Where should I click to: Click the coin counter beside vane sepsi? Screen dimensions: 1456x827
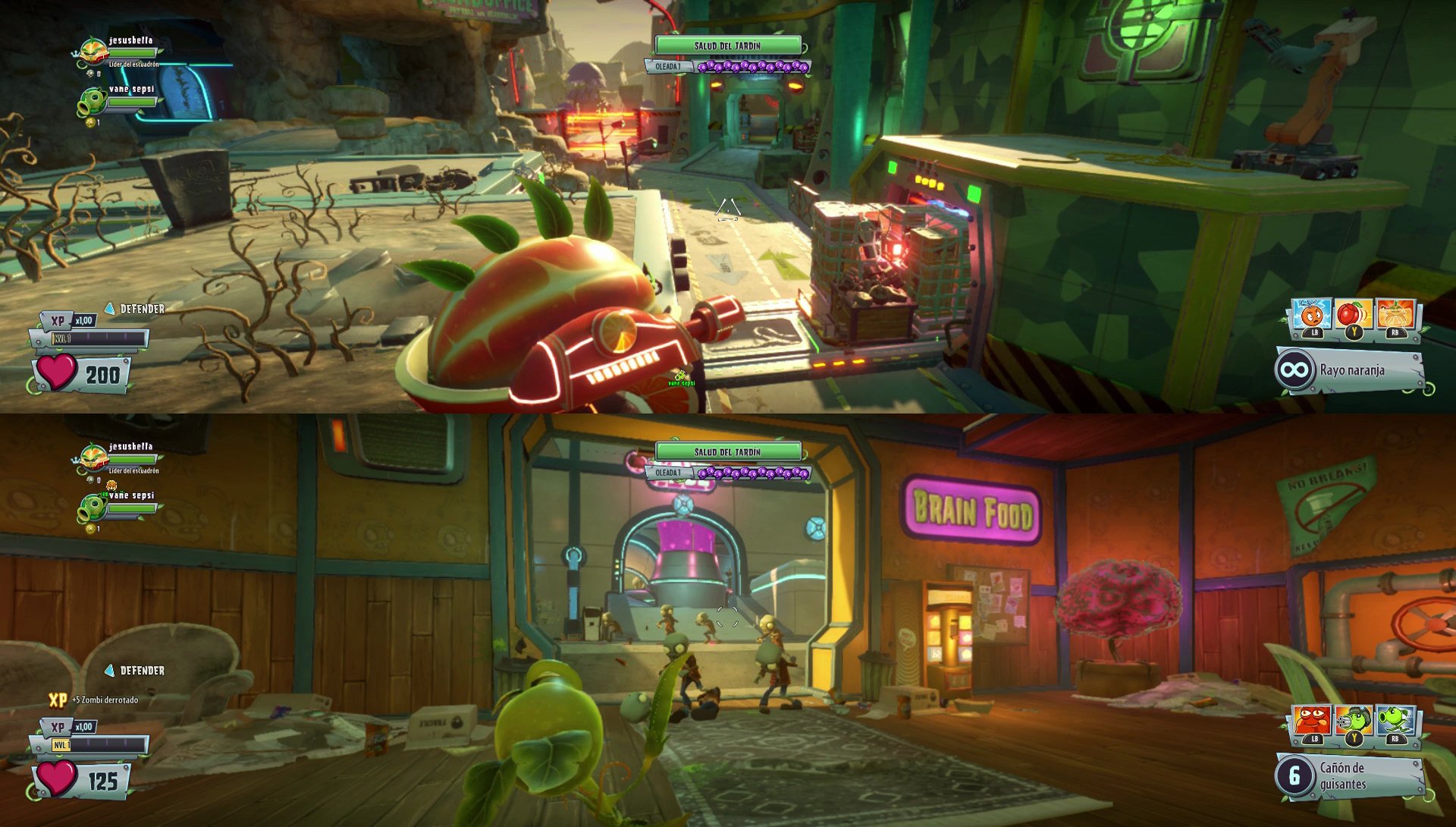[x=90, y=122]
